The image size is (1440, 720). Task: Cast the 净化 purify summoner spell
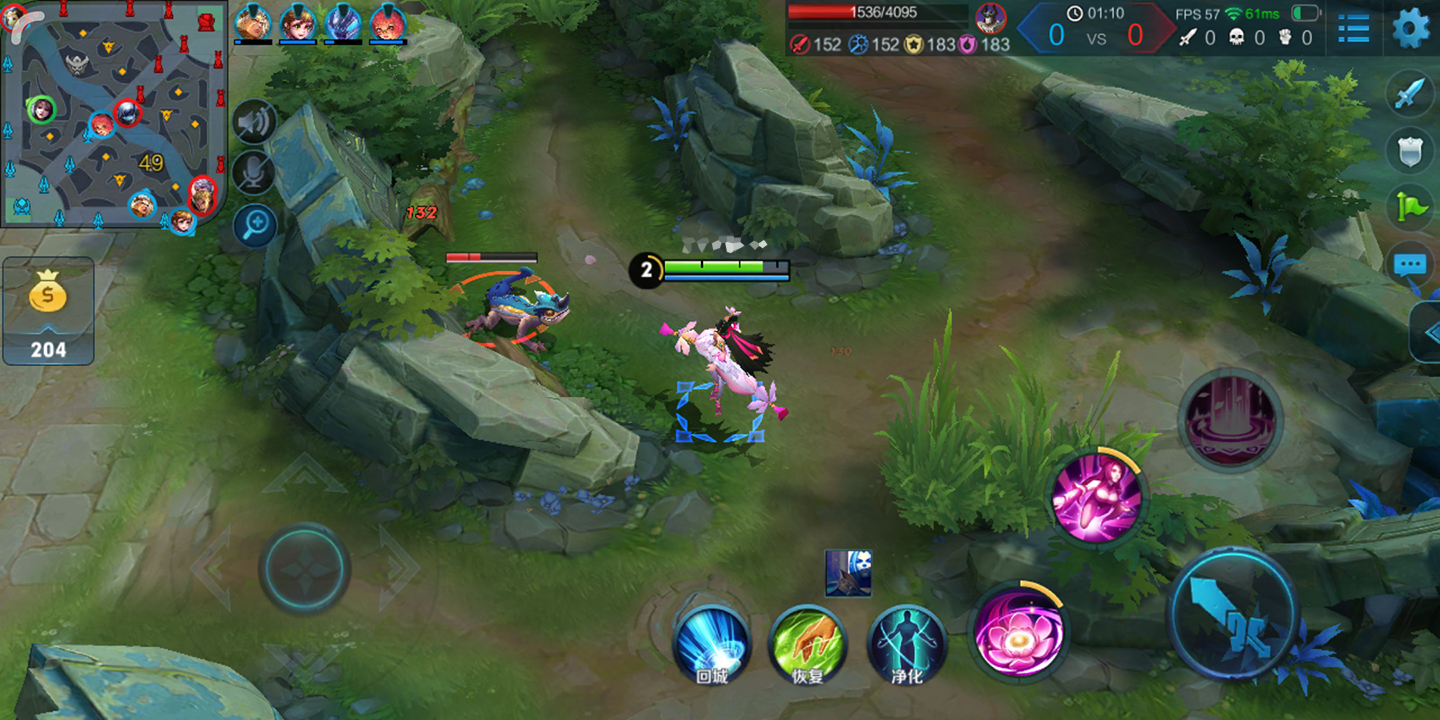tap(906, 643)
